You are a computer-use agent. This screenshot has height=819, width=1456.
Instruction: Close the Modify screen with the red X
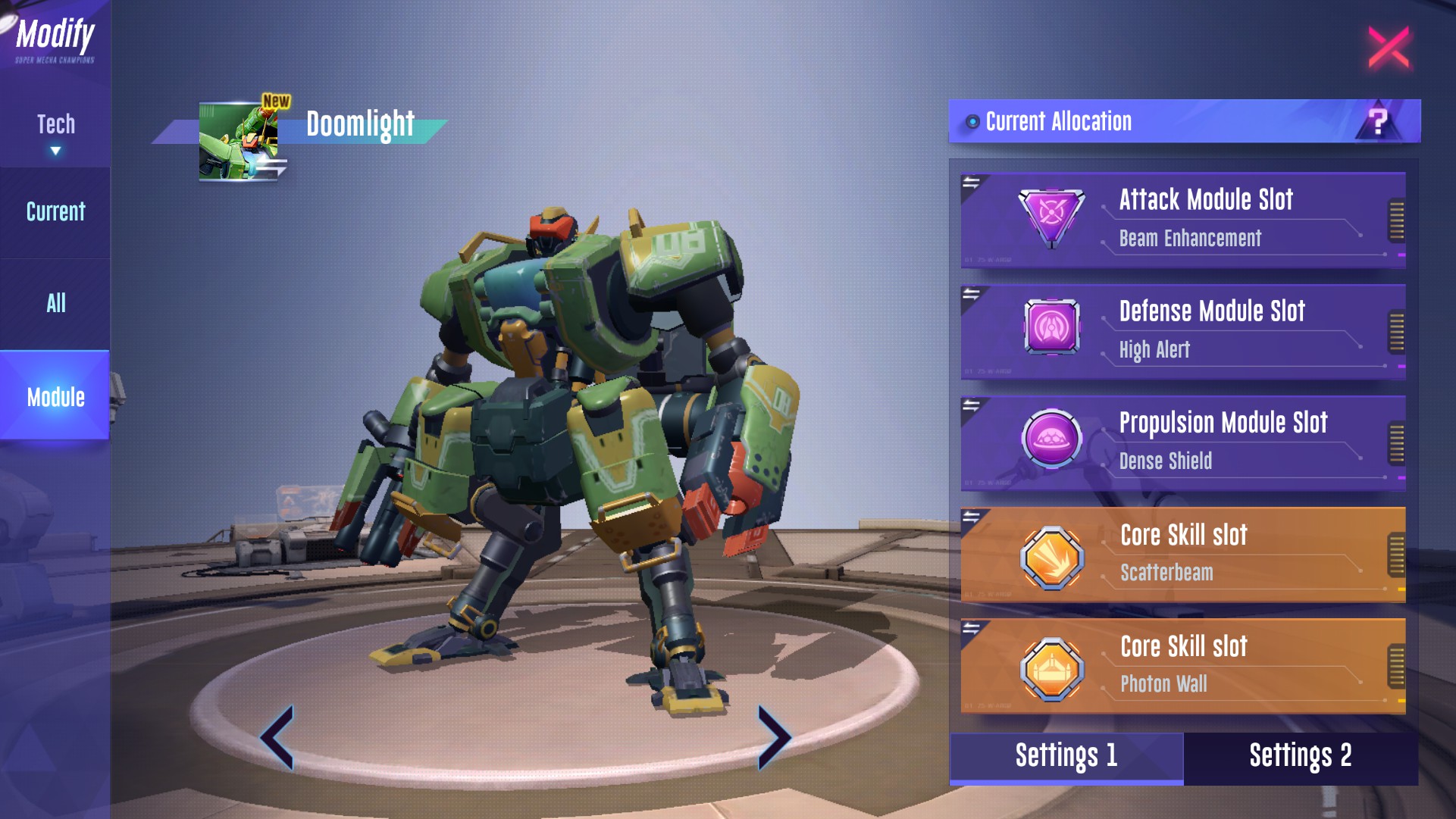pyautogui.click(x=1389, y=47)
